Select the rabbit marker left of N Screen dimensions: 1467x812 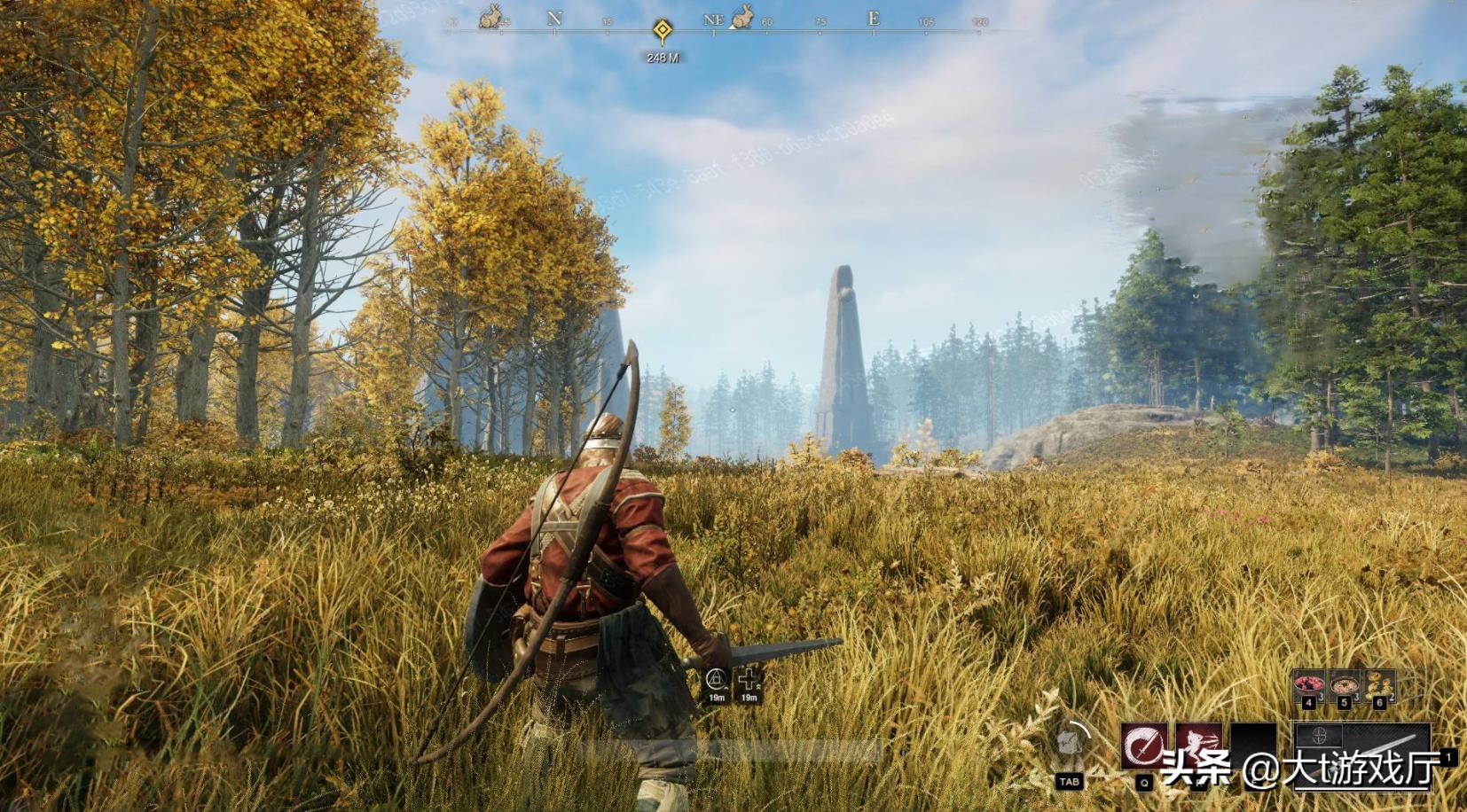pyautogui.click(x=490, y=17)
